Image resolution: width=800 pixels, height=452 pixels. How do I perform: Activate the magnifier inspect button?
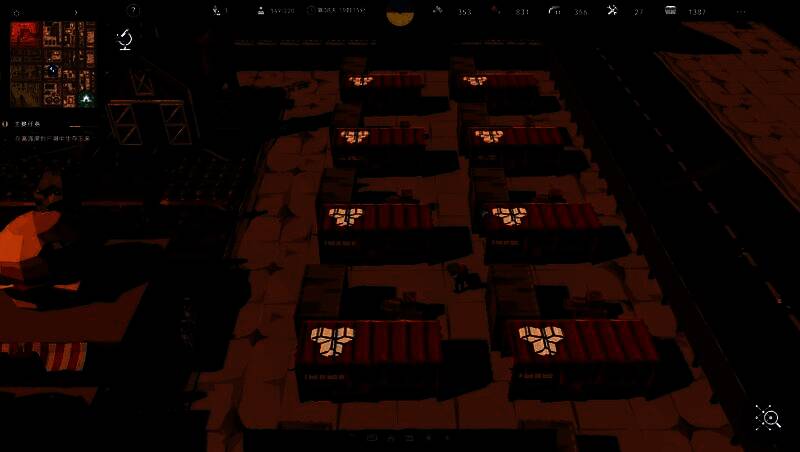click(x=768, y=419)
